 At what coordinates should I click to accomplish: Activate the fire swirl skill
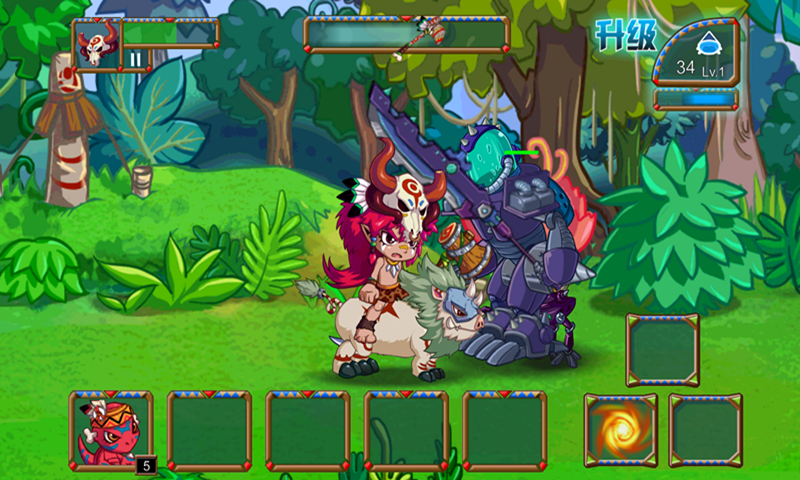pos(620,430)
